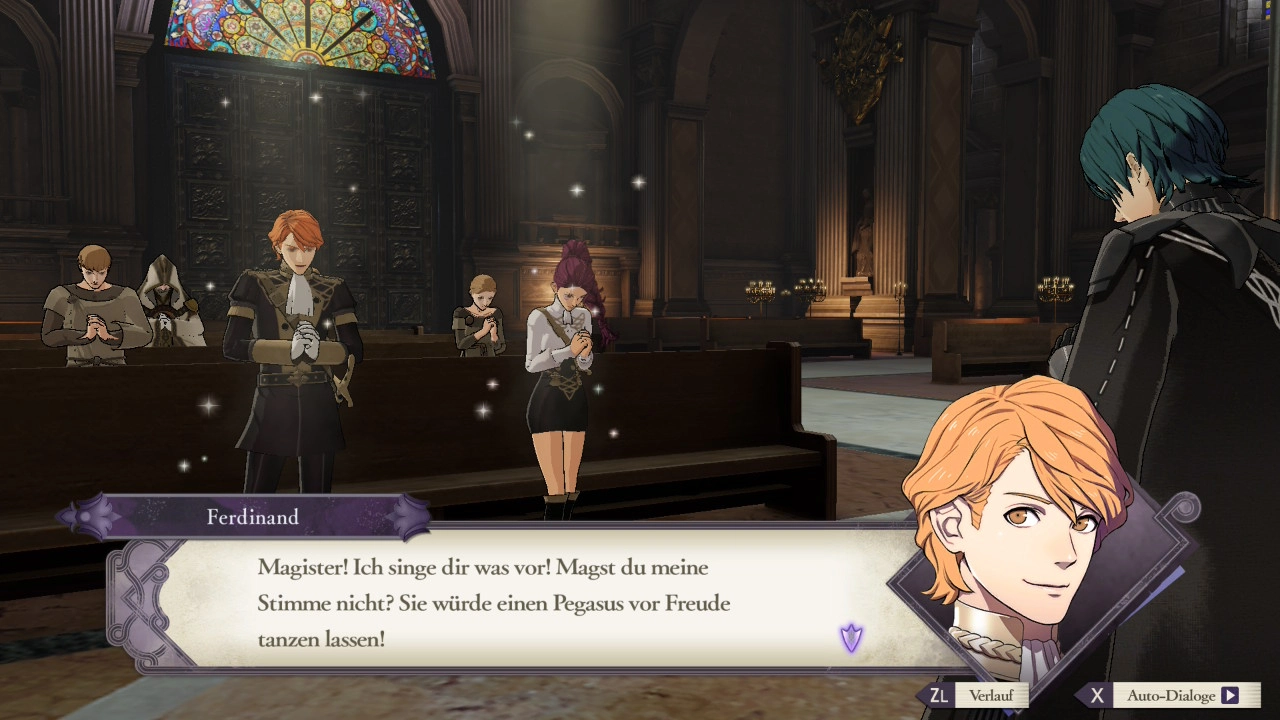Toggle Auto-Dialoge playback
Image resolution: width=1280 pixels, height=720 pixels.
1171,695
